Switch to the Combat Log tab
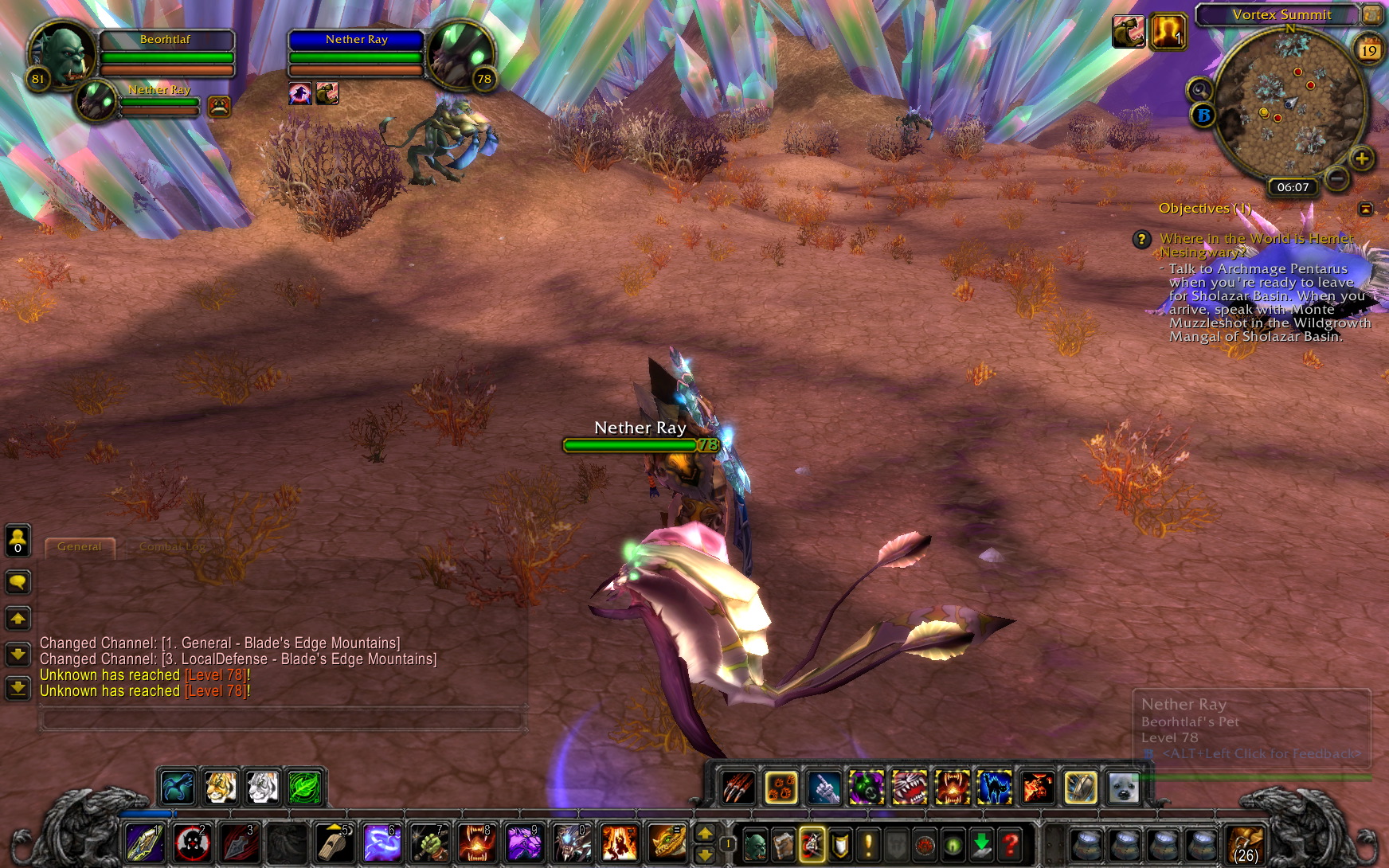The width and height of the screenshot is (1389, 868). pos(171,546)
